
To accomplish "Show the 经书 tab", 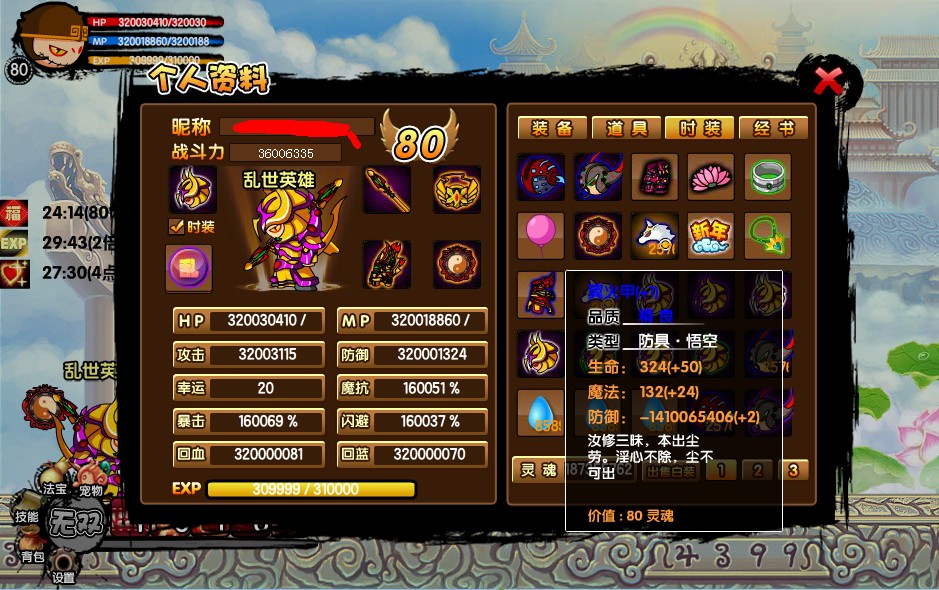I will coord(773,128).
